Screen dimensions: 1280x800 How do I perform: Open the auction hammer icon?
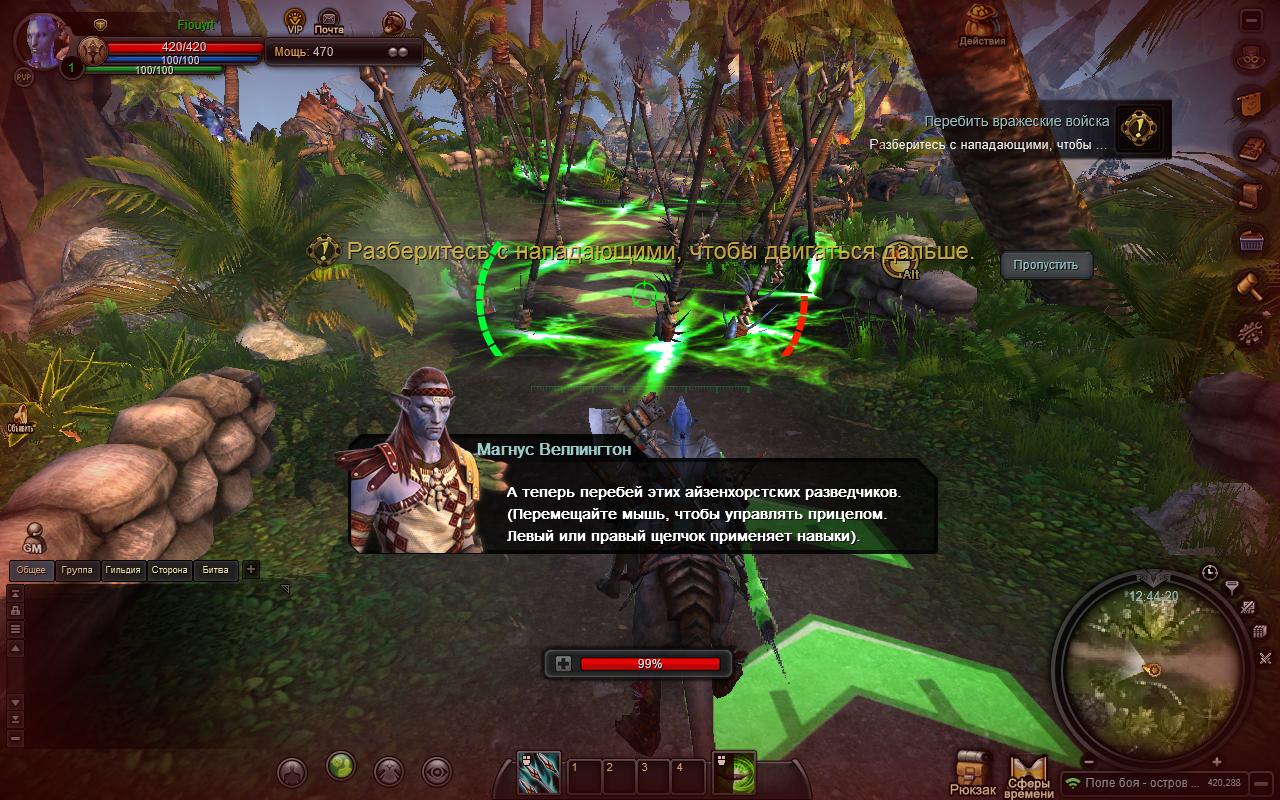pyautogui.click(x=1248, y=286)
